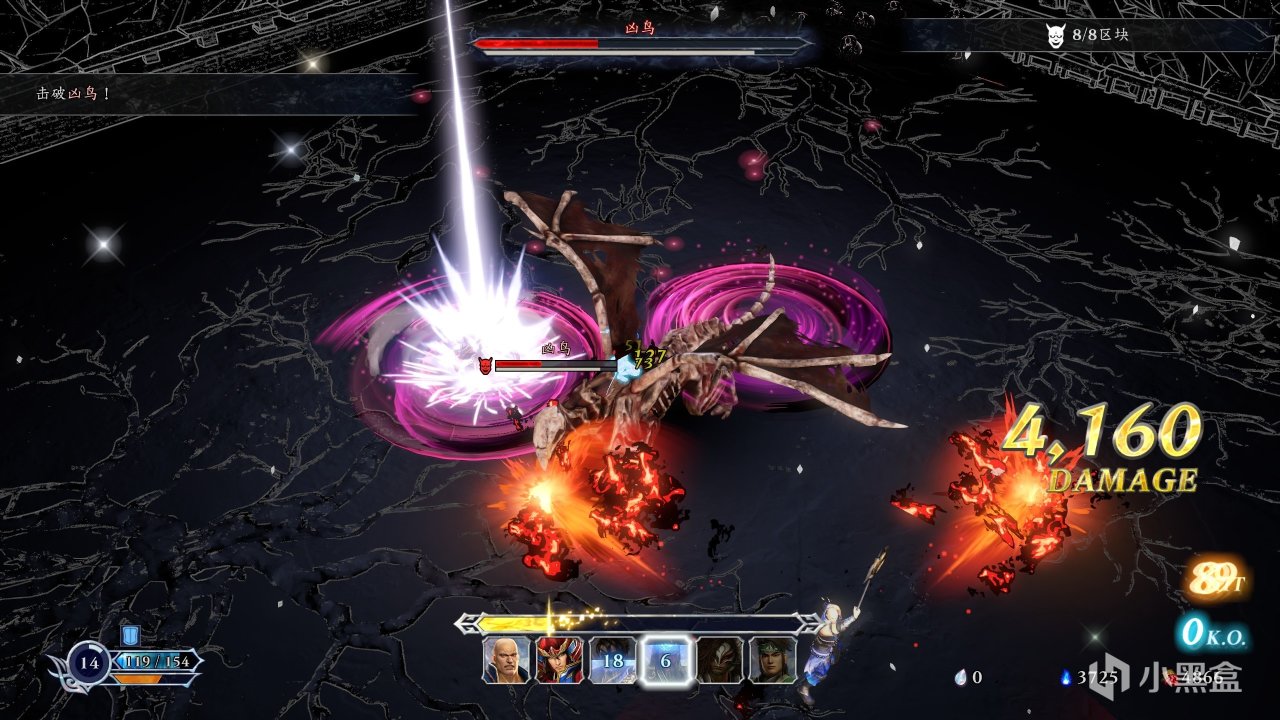Open the 击破凶鸟 objective banner
Viewport: 1280px width, 720px height.
click(x=74, y=94)
